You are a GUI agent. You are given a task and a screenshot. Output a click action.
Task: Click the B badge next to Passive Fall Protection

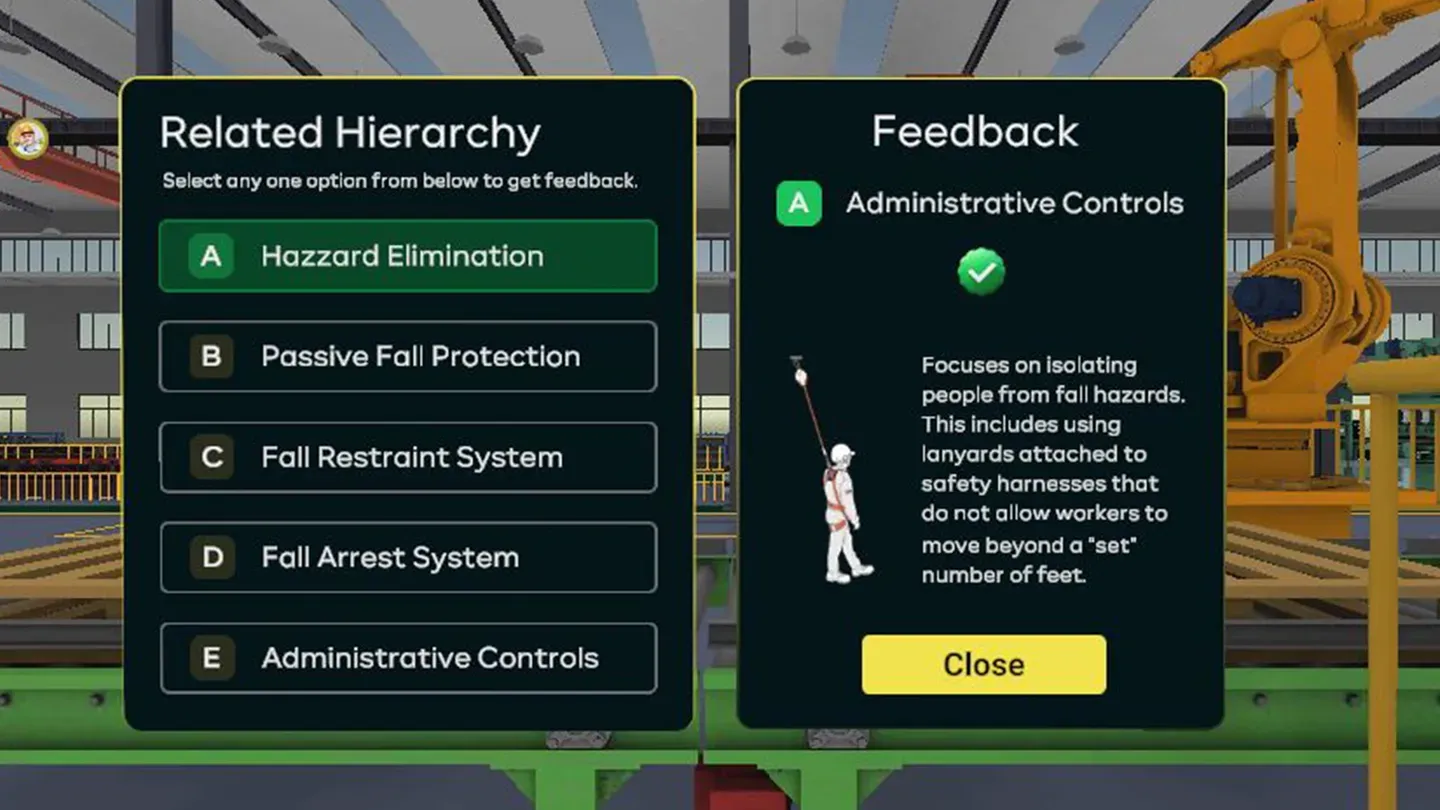pos(210,357)
